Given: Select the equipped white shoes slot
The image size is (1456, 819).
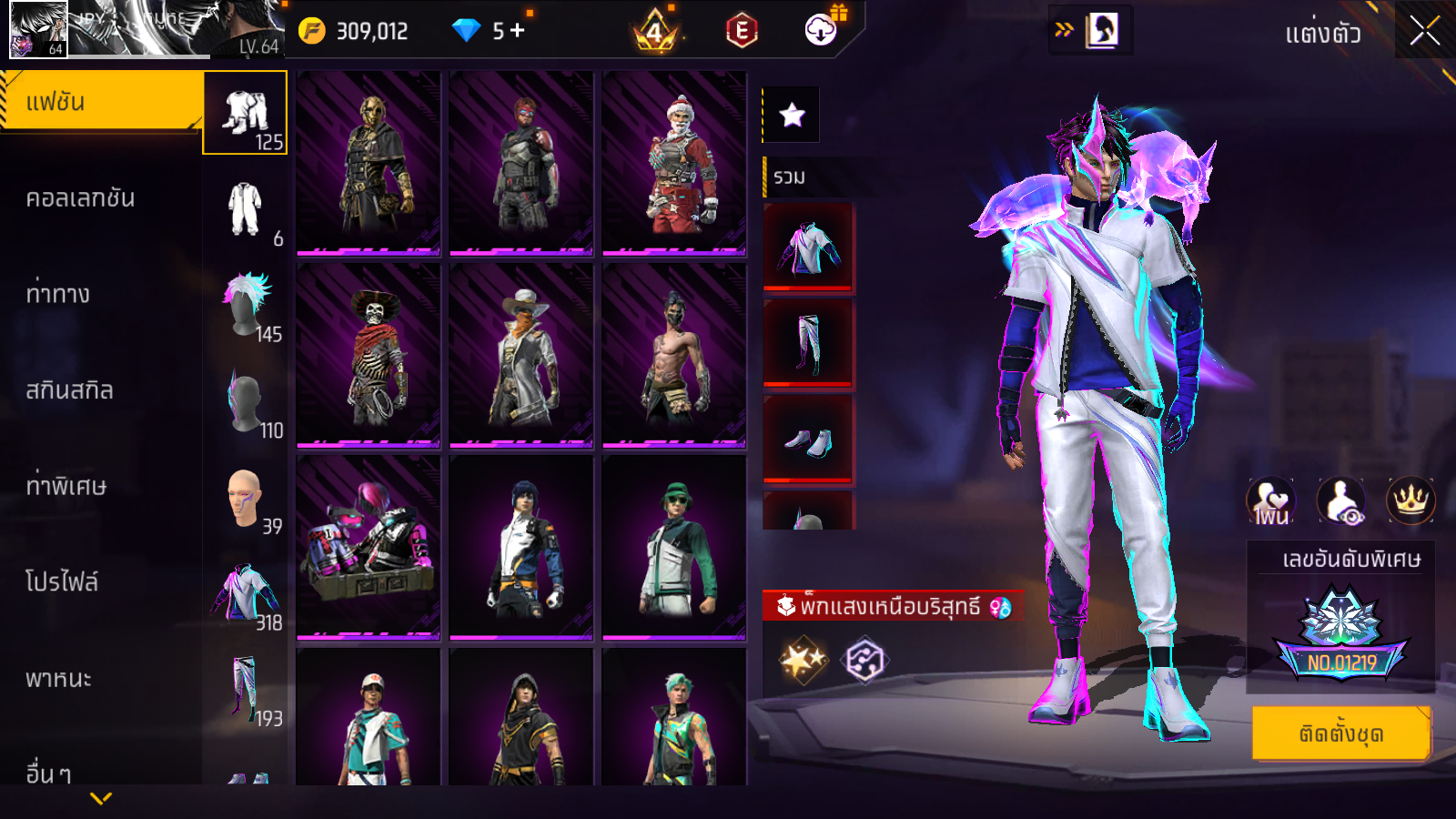Looking at the screenshot, I should 808,440.
